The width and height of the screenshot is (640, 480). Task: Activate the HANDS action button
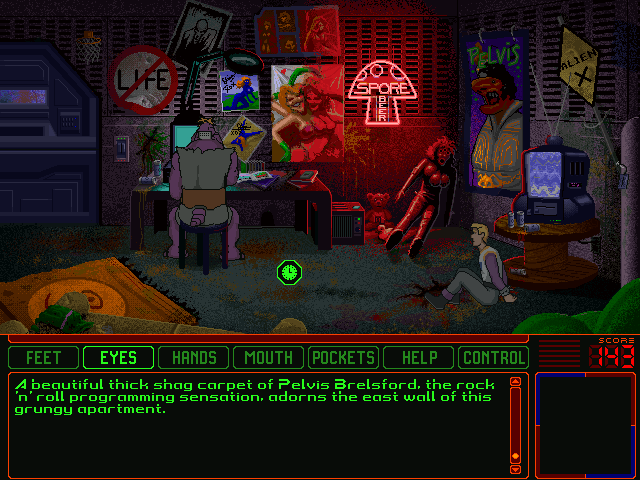tap(193, 357)
